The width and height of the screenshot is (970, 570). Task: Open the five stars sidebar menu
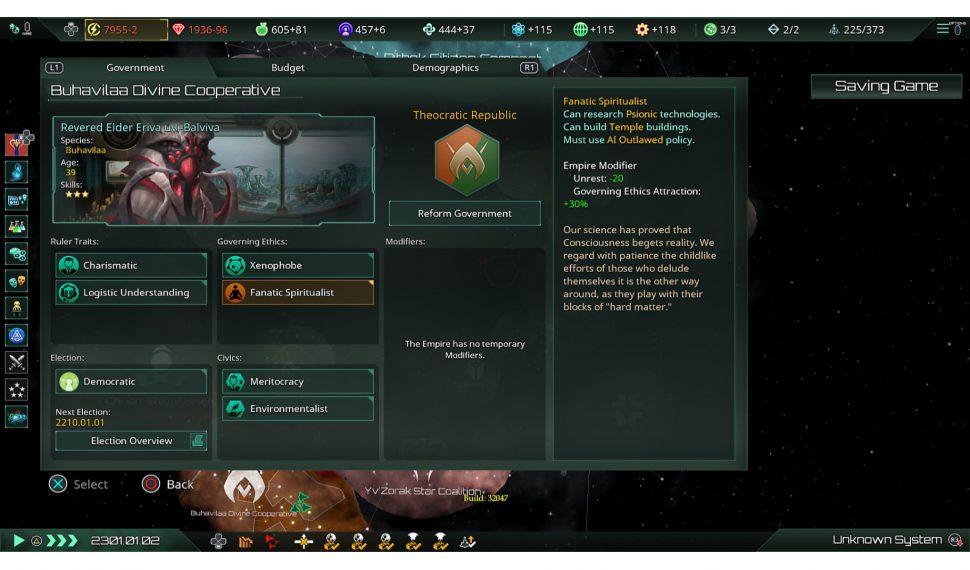tap(17, 390)
